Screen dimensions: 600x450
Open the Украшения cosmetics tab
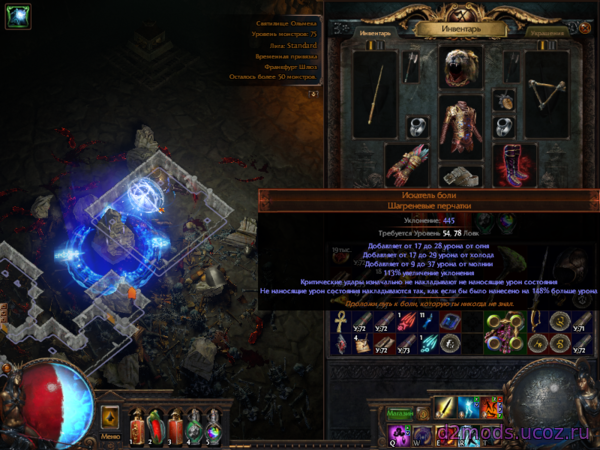548,32
